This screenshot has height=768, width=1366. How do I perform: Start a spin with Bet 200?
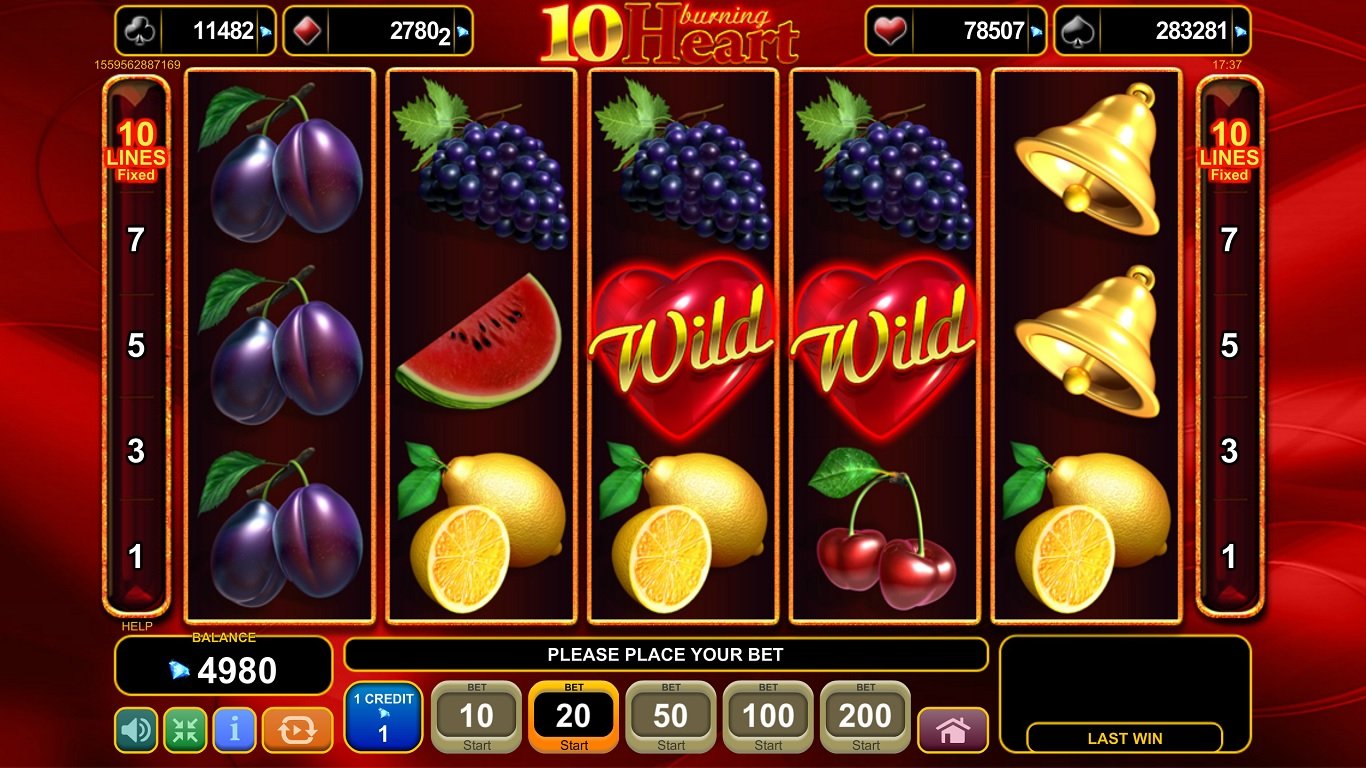tap(864, 715)
